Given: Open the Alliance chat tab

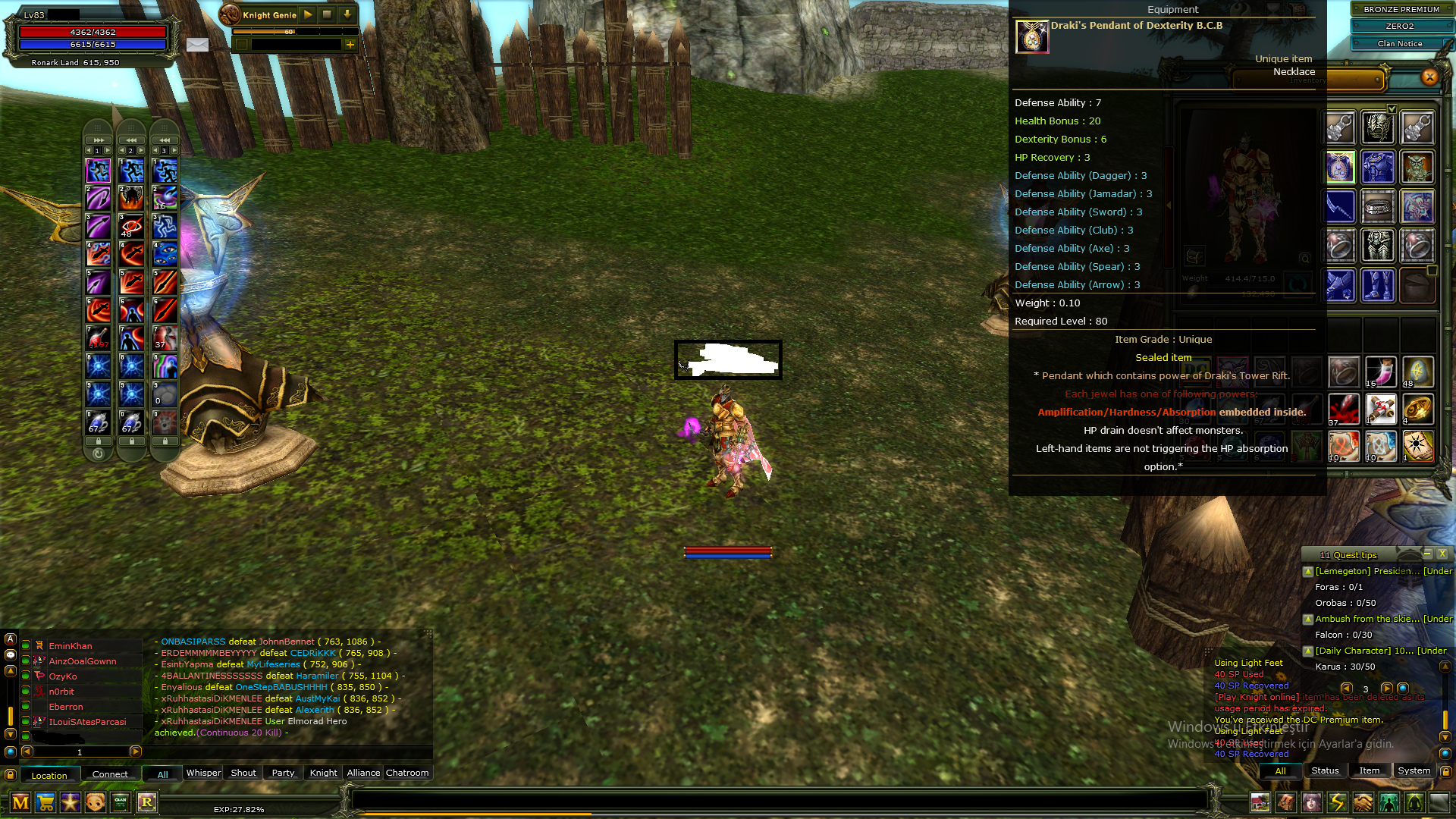Looking at the screenshot, I should coord(363,773).
